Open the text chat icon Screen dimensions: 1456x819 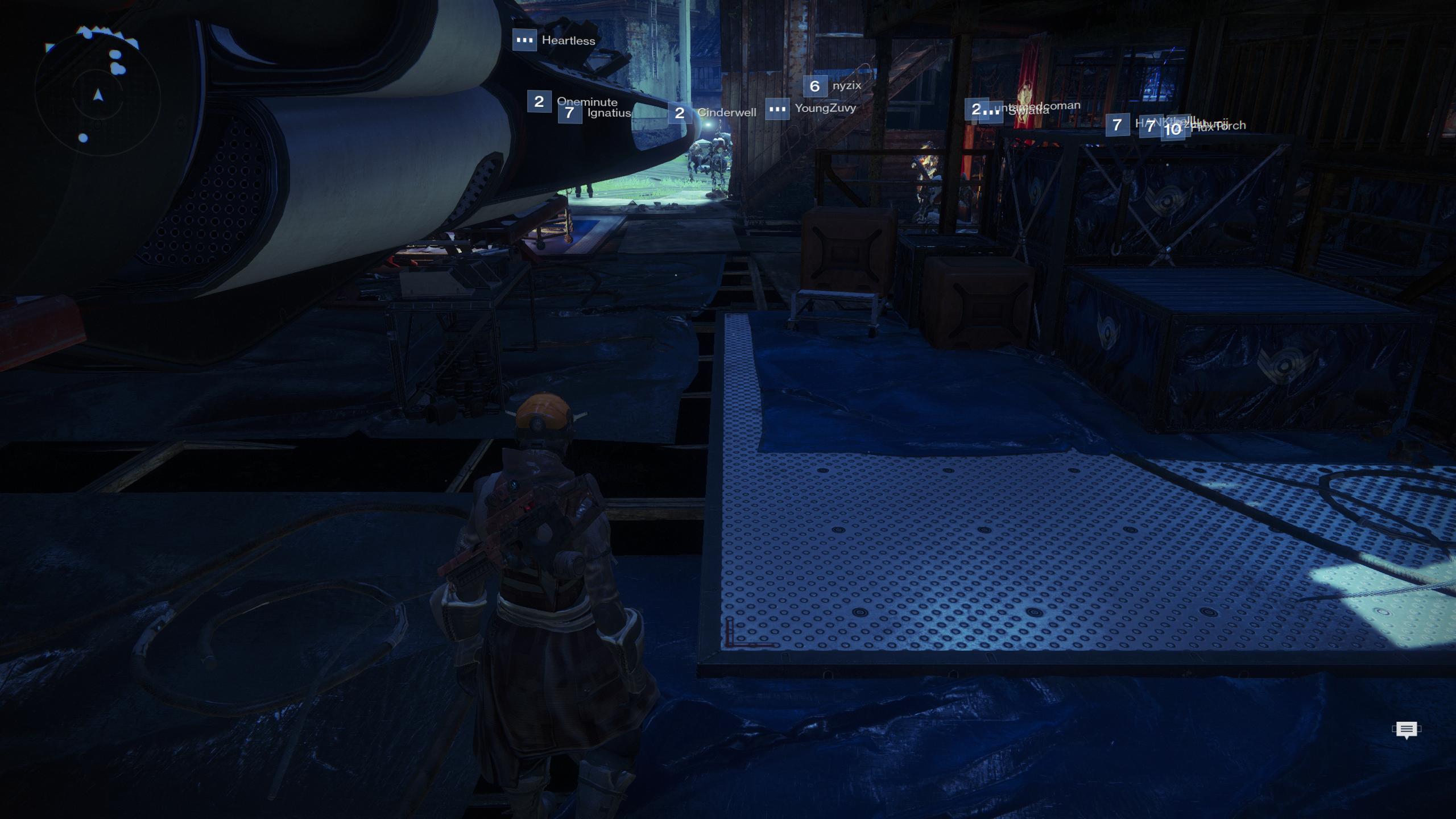(1407, 730)
